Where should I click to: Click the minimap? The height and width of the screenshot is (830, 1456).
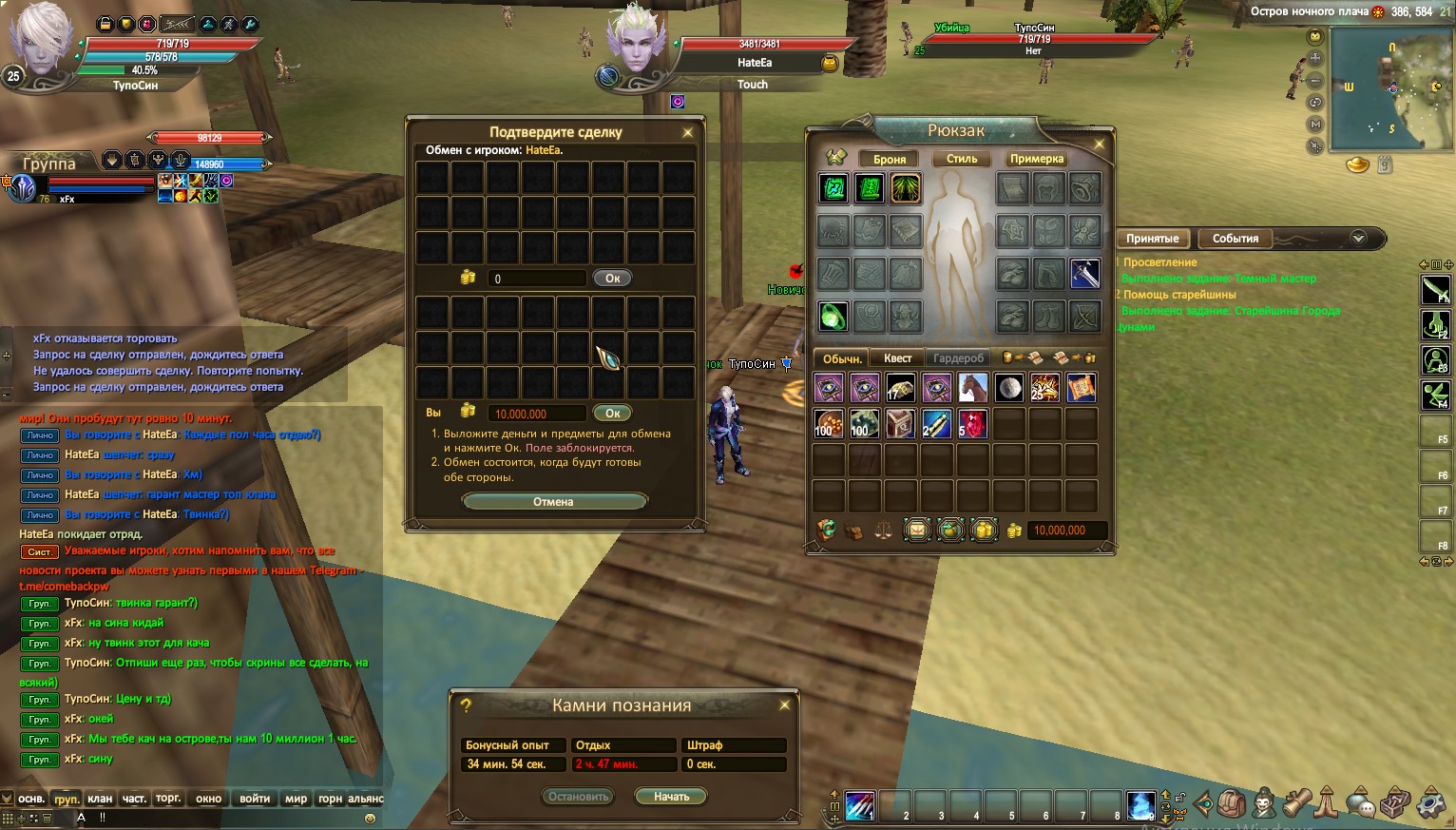click(x=1390, y=88)
